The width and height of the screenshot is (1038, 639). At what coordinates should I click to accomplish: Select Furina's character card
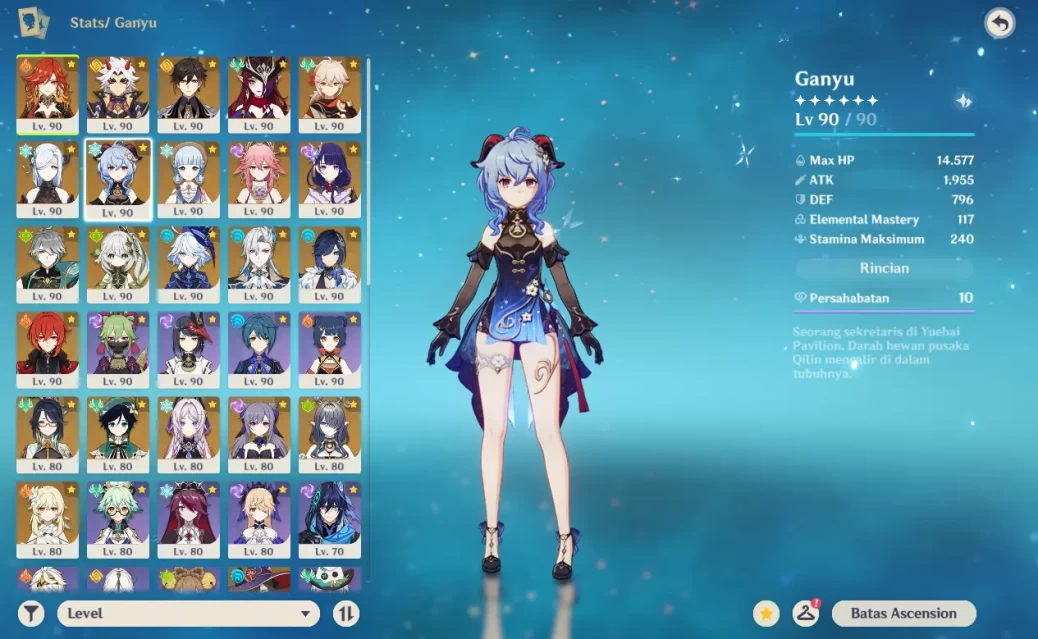[189, 261]
